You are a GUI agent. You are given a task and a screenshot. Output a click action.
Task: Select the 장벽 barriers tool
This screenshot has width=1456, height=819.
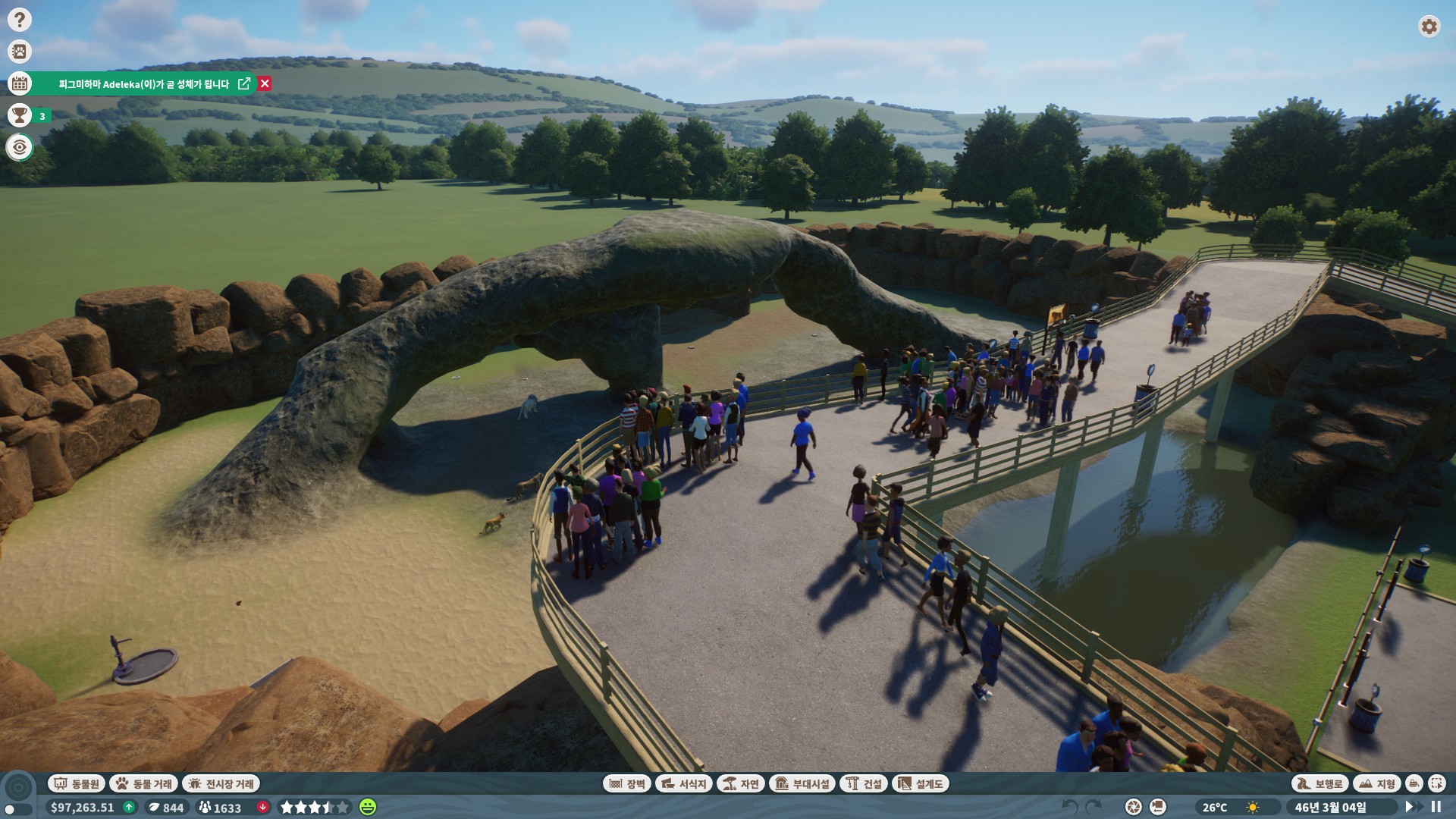pos(626,783)
